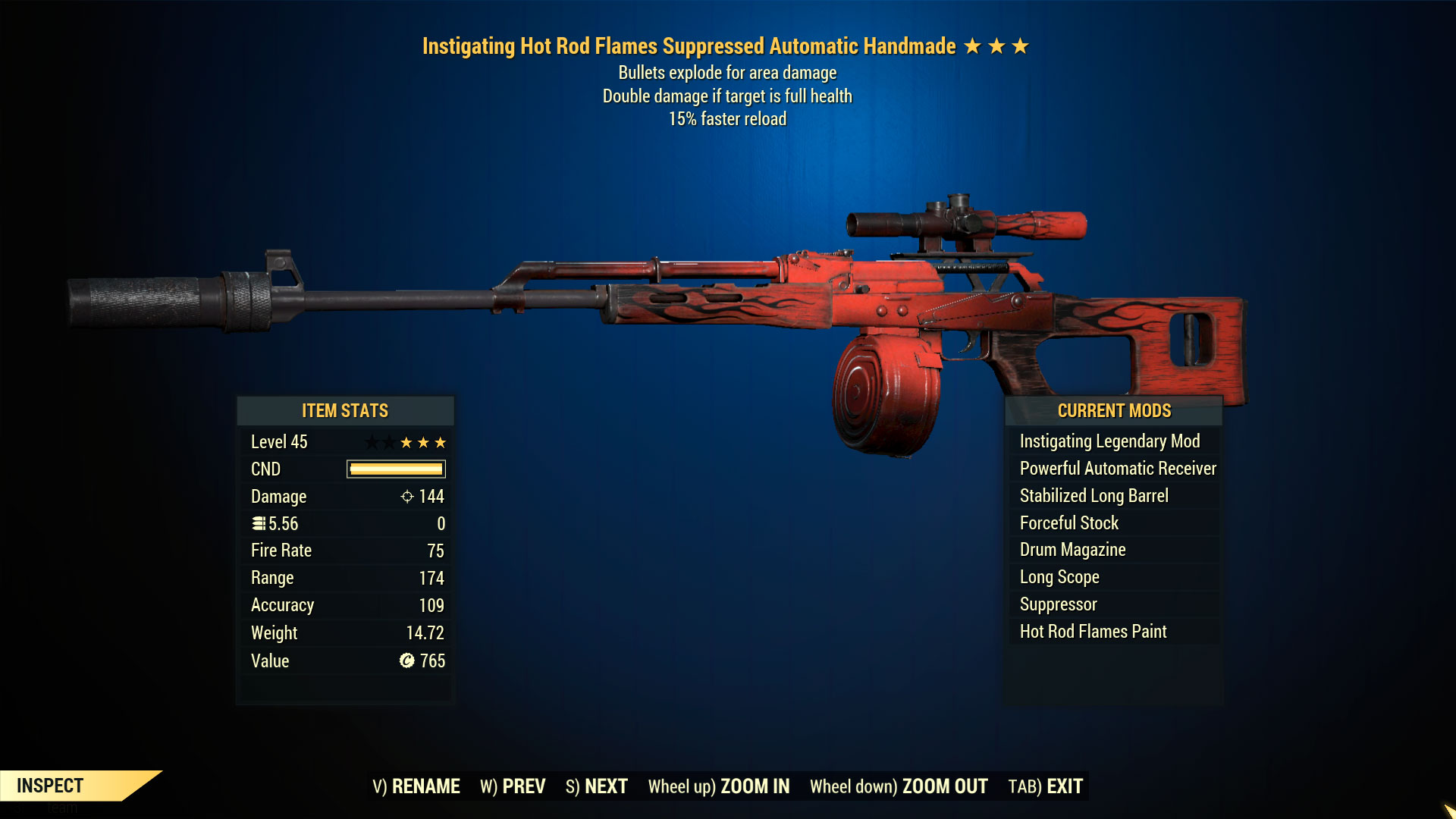Screen dimensions: 1456x819
Task: Click a greyed-out star beside Level 45
Action: click(x=373, y=441)
